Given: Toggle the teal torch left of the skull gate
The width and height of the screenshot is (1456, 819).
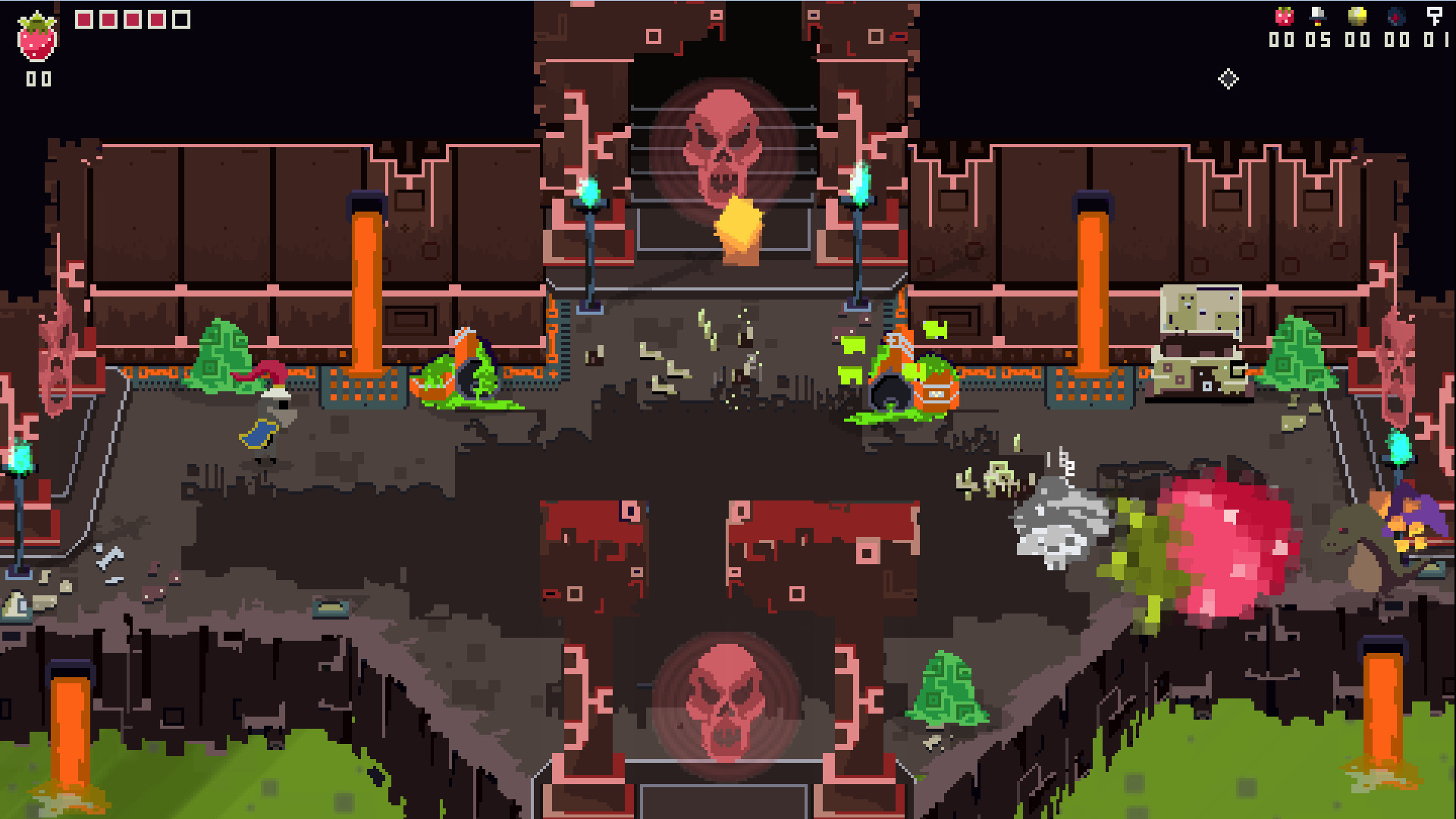Looking at the screenshot, I should tap(589, 190).
